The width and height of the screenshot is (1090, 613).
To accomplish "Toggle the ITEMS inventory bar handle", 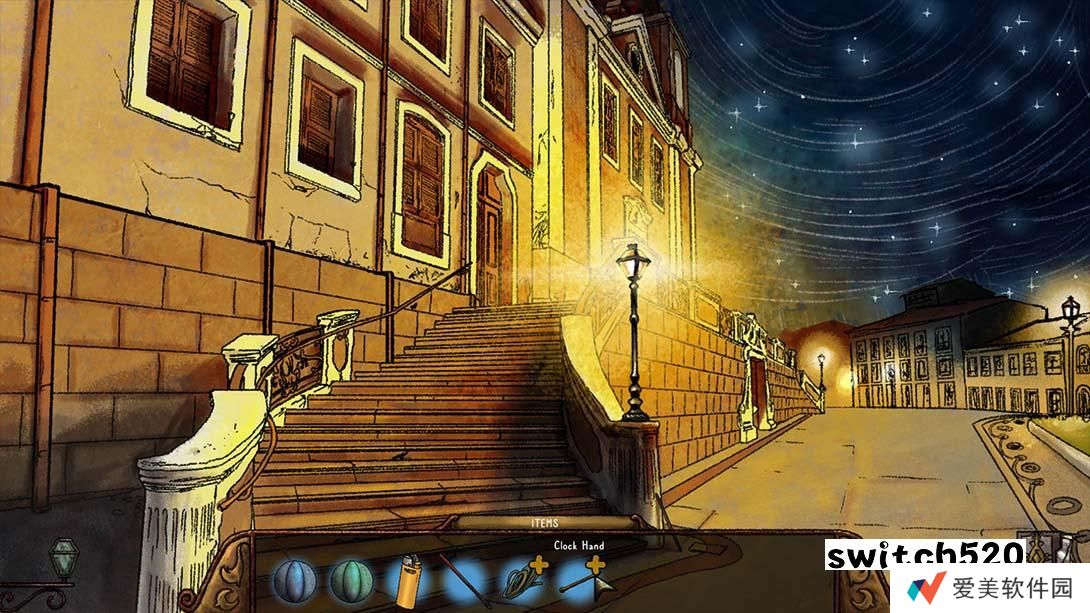I will click(546, 522).
